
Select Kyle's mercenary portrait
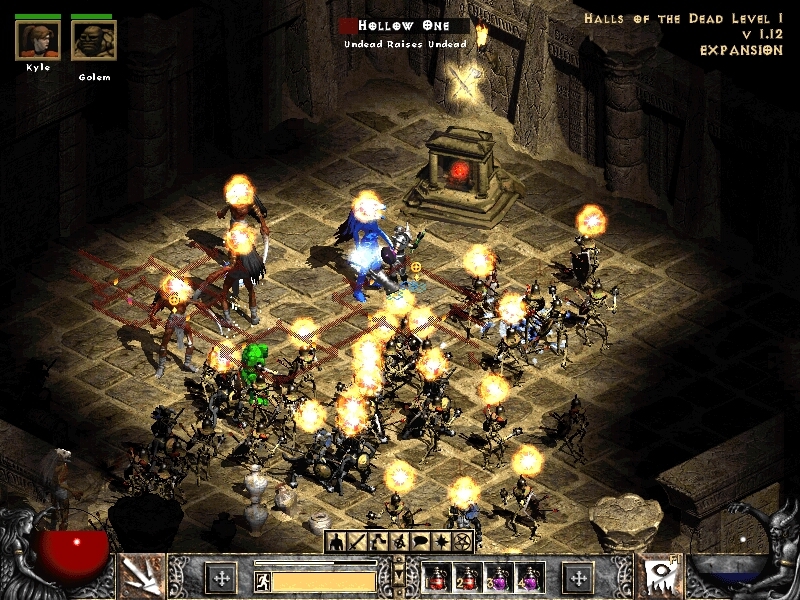click(x=38, y=40)
